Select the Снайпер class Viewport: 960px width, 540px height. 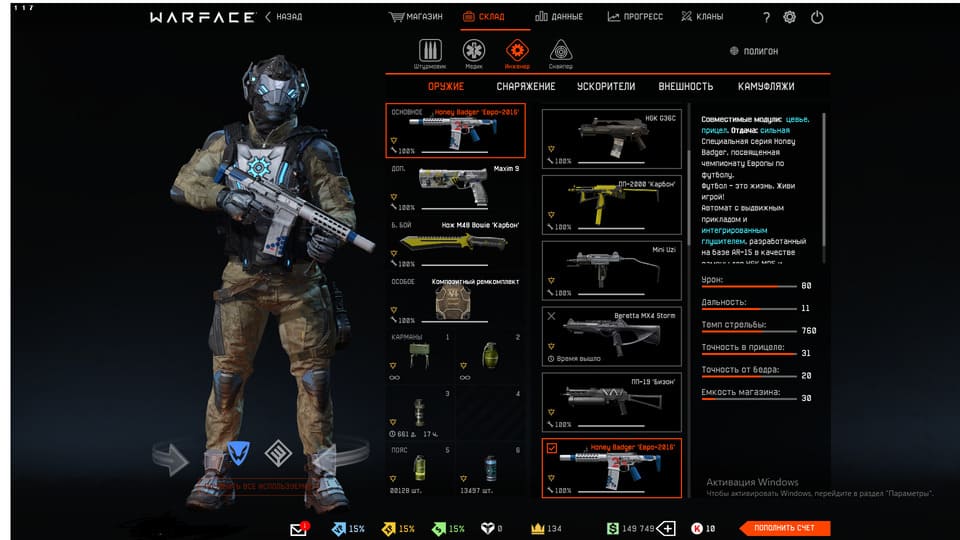tap(560, 52)
